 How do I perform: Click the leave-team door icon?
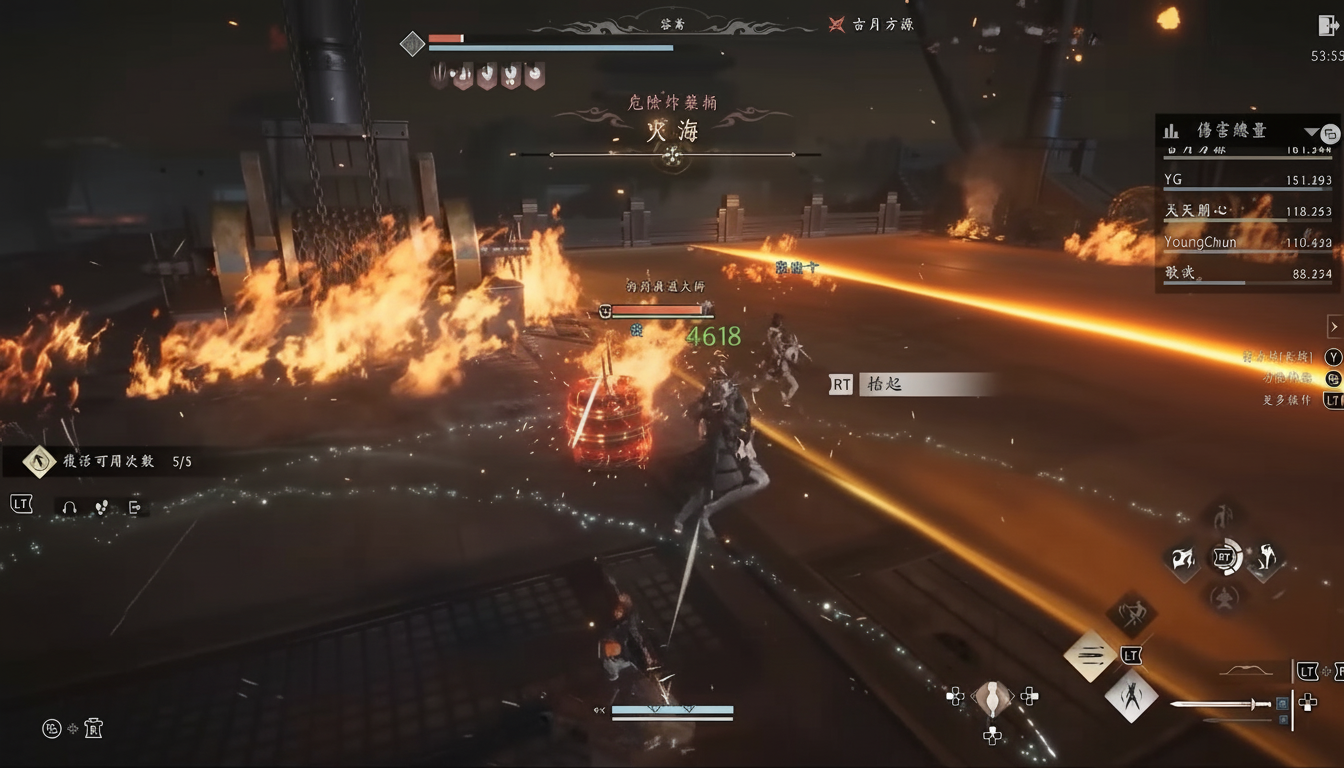(x=134, y=507)
